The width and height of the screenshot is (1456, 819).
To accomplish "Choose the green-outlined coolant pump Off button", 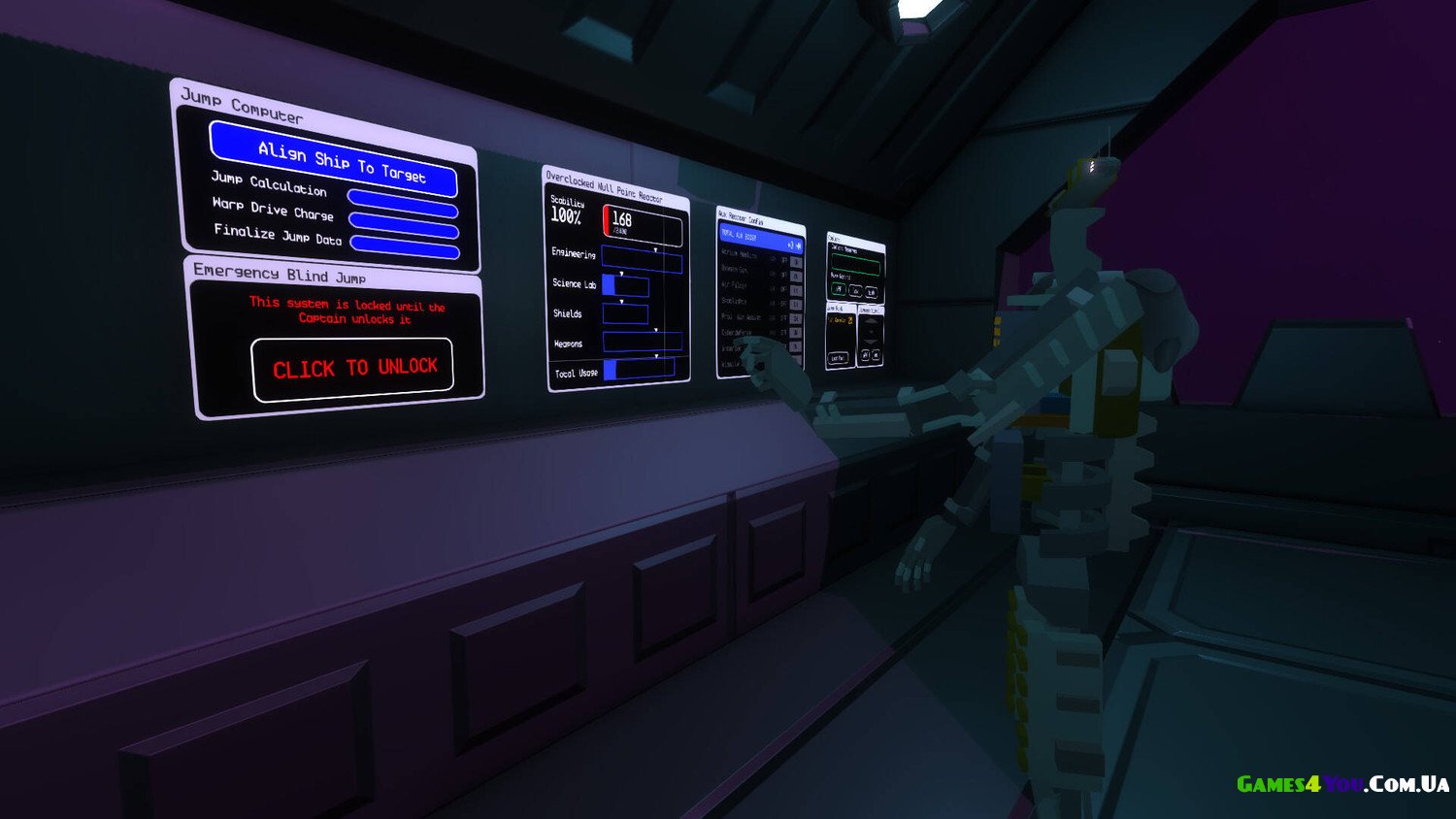I will (839, 290).
